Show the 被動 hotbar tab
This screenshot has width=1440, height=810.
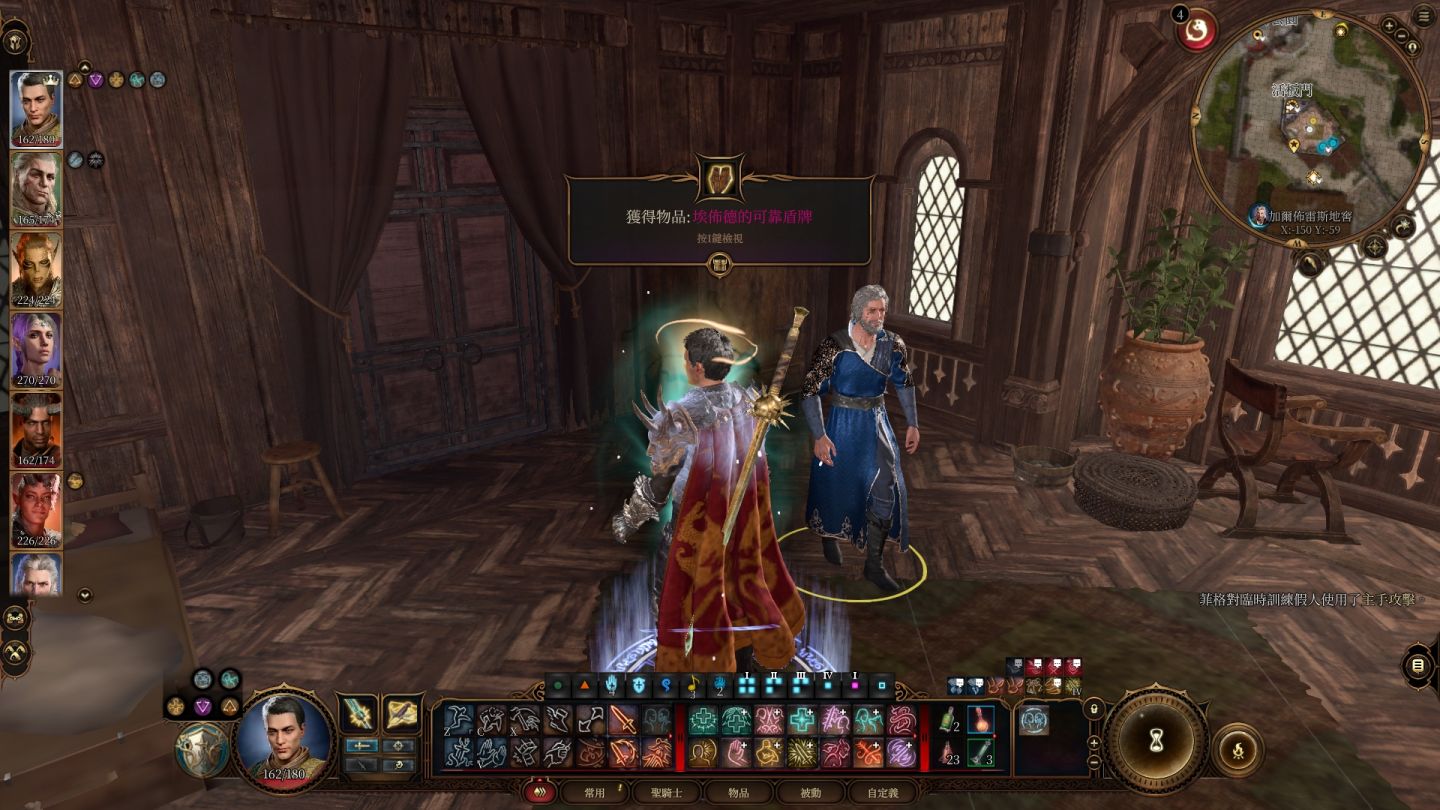point(810,793)
